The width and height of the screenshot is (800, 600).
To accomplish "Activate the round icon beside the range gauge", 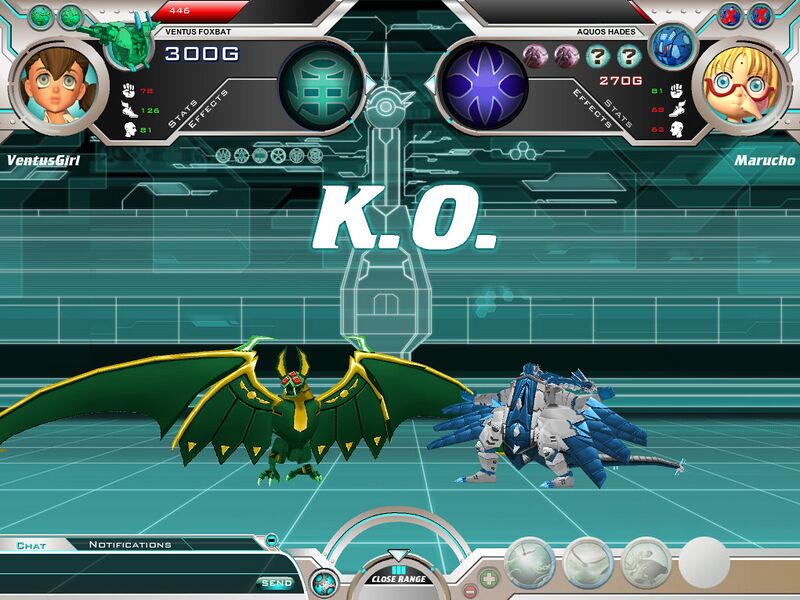I will [x=323, y=580].
